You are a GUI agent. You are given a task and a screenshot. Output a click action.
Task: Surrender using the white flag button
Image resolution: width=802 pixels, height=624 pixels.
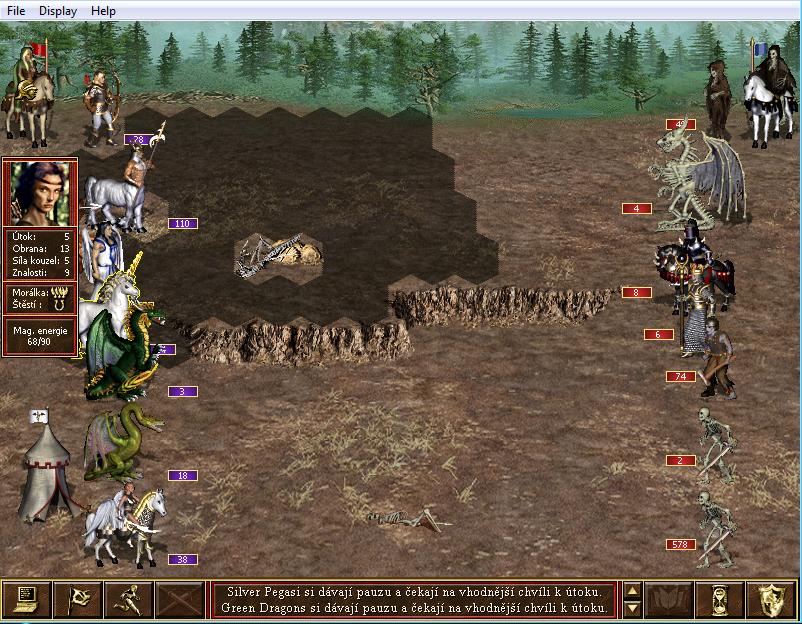(78, 599)
